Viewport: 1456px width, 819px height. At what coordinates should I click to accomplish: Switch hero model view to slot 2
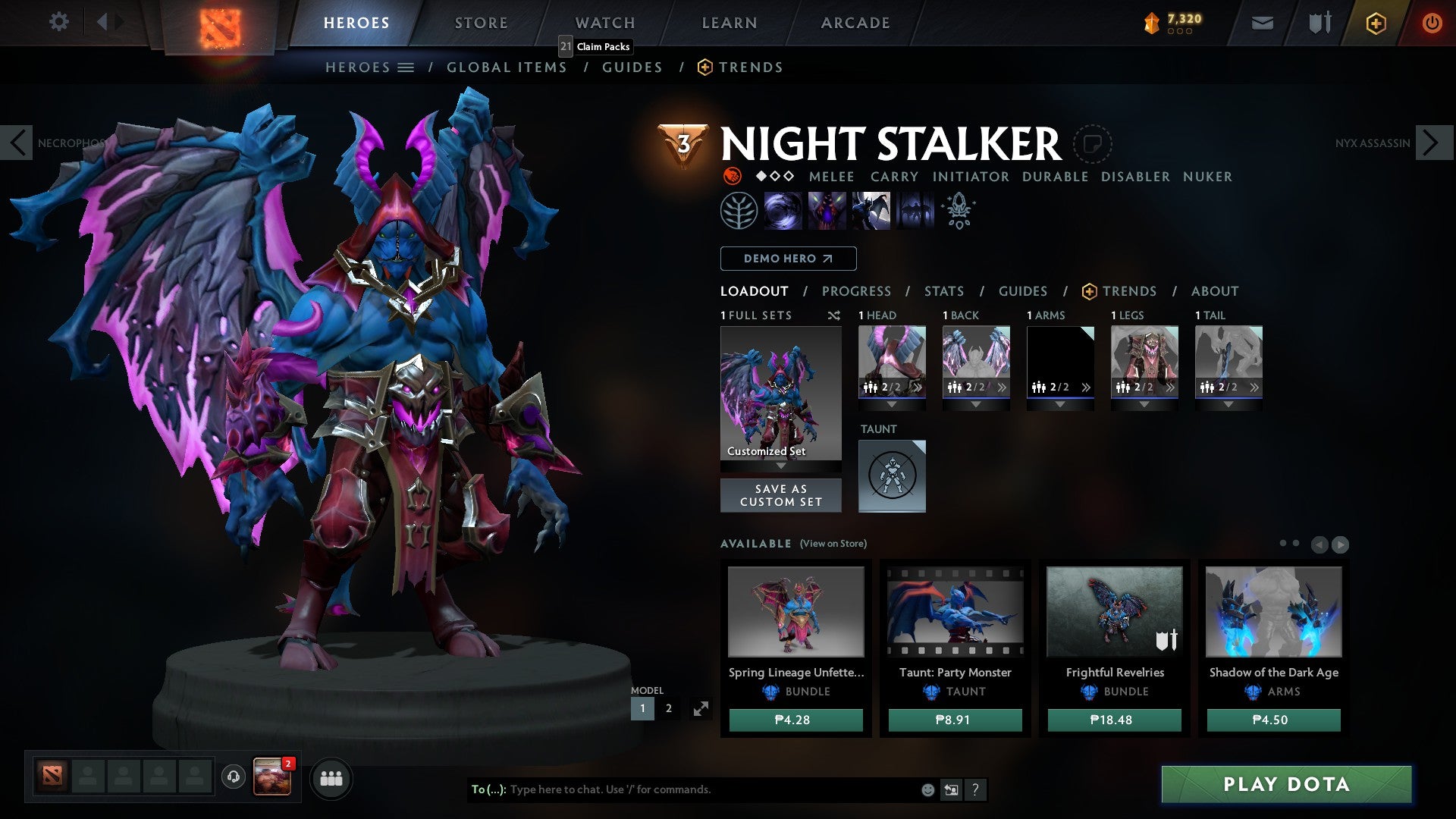[668, 708]
